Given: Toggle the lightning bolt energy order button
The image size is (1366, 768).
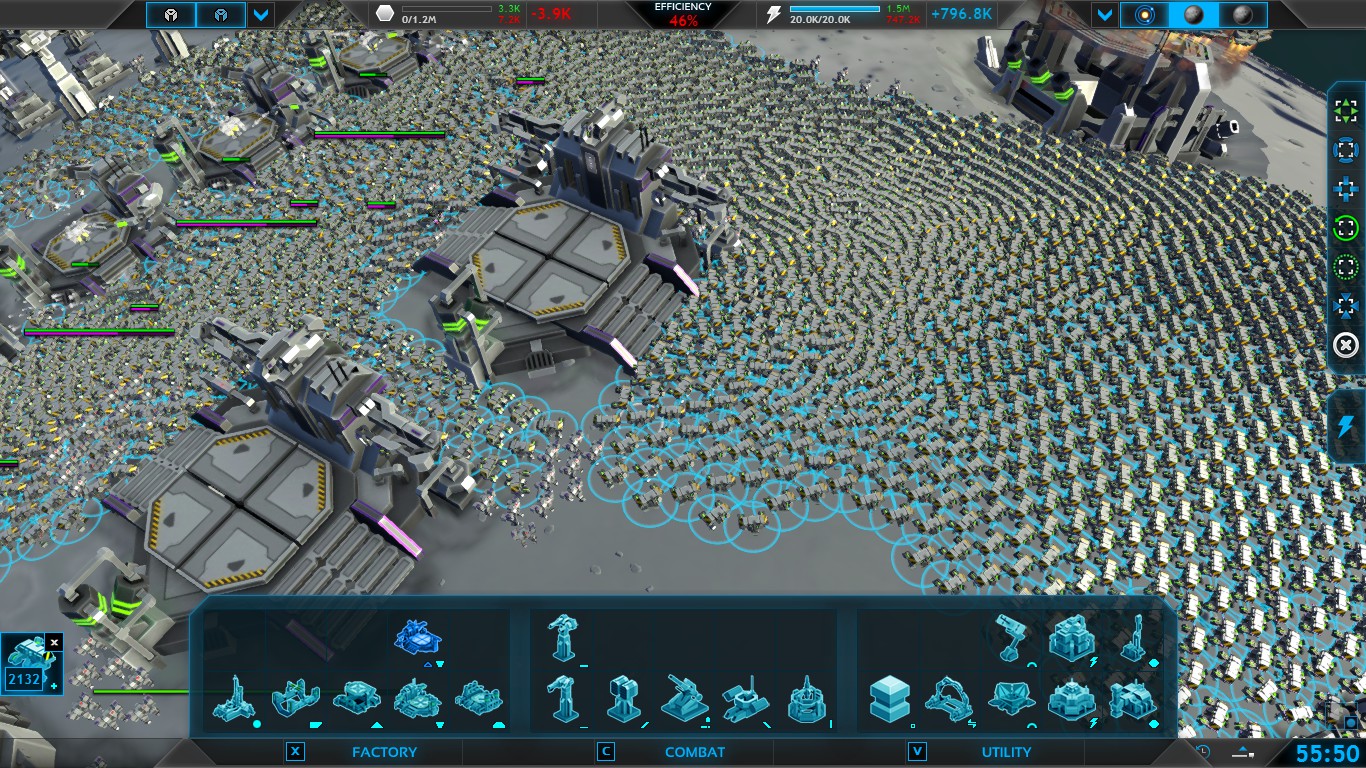Looking at the screenshot, I should [1346, 427].
